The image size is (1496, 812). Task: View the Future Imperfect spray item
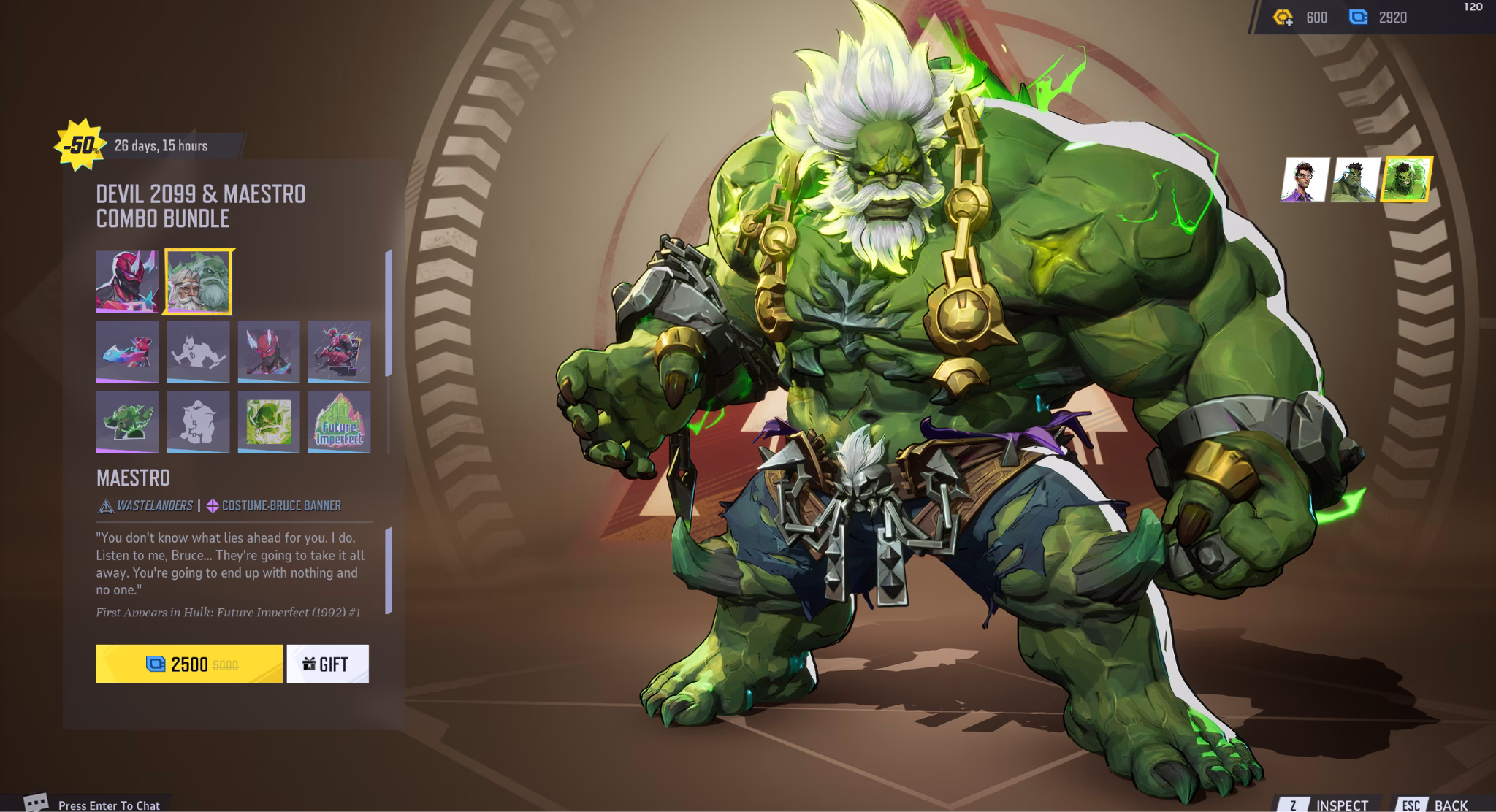[339, 421]
